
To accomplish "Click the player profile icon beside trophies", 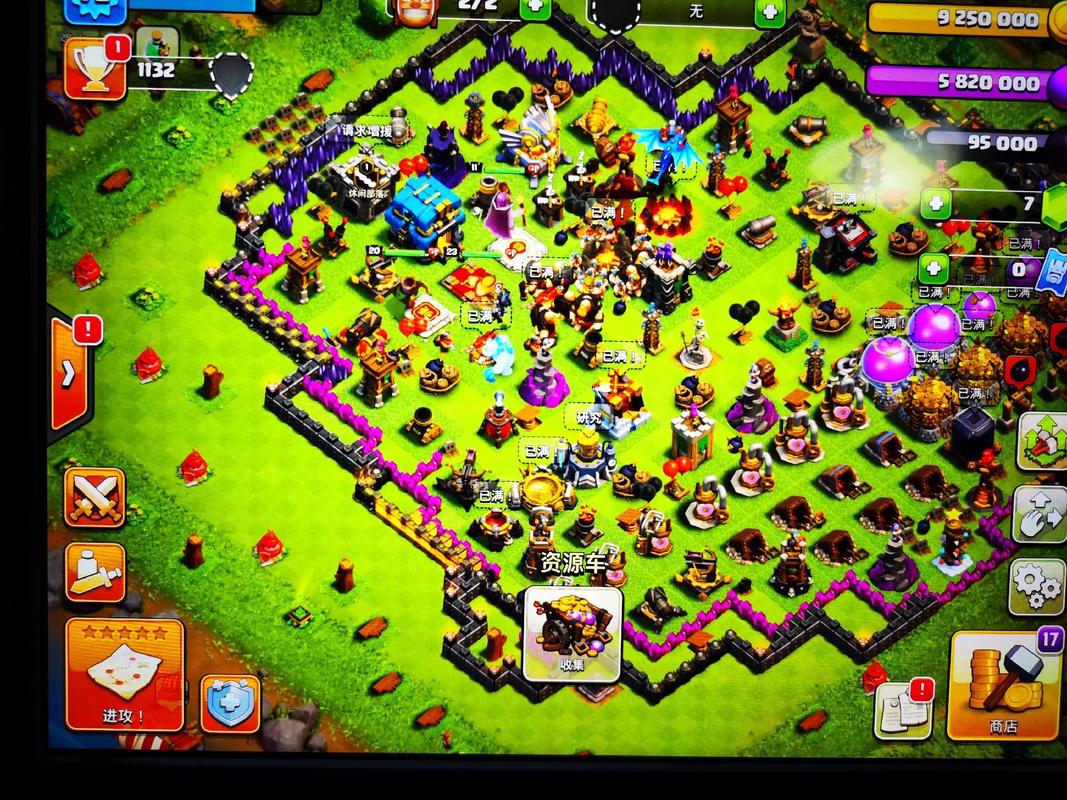I will pos(155,41).
